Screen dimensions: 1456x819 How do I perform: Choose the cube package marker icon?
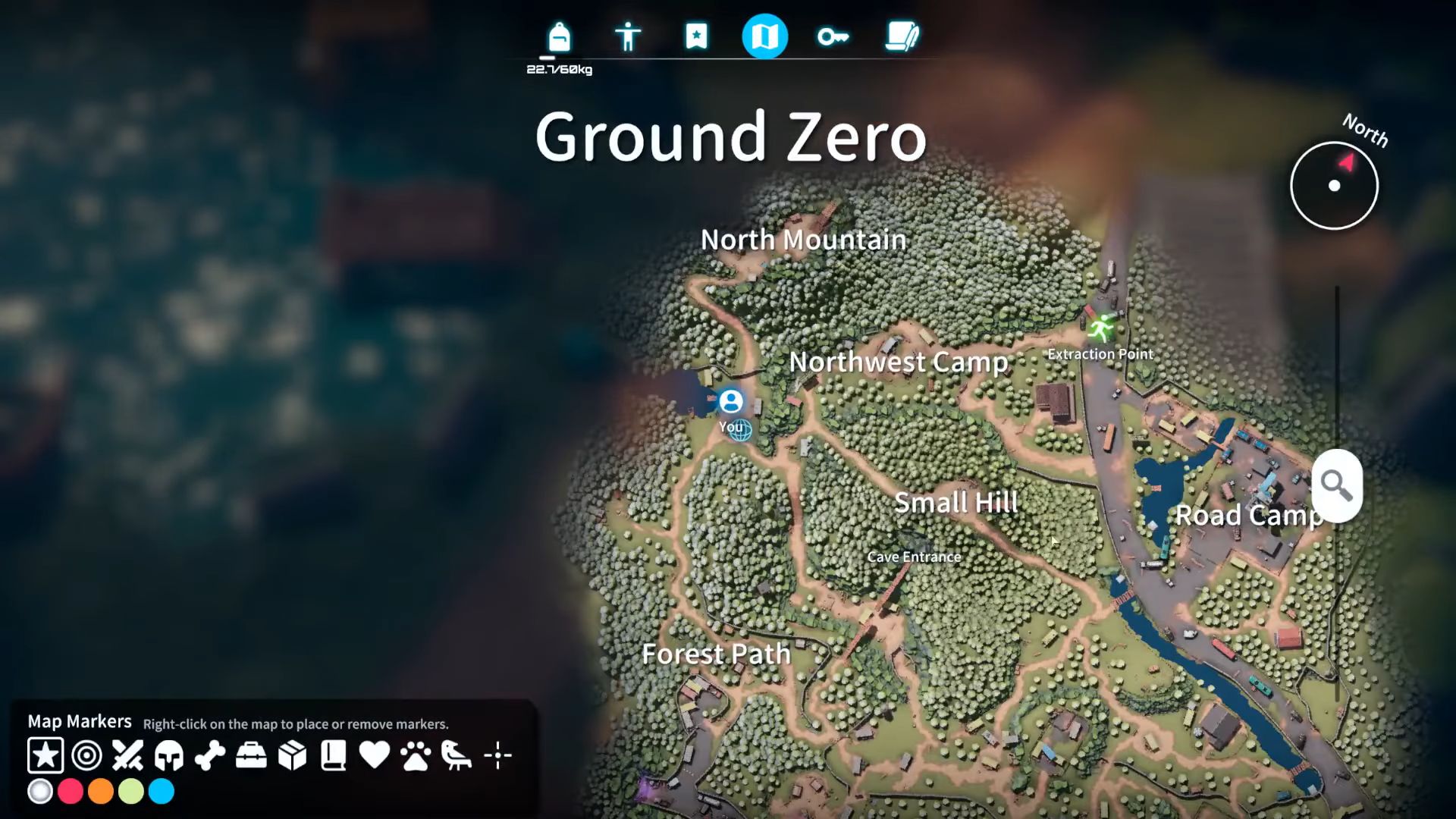coord(291,755)
